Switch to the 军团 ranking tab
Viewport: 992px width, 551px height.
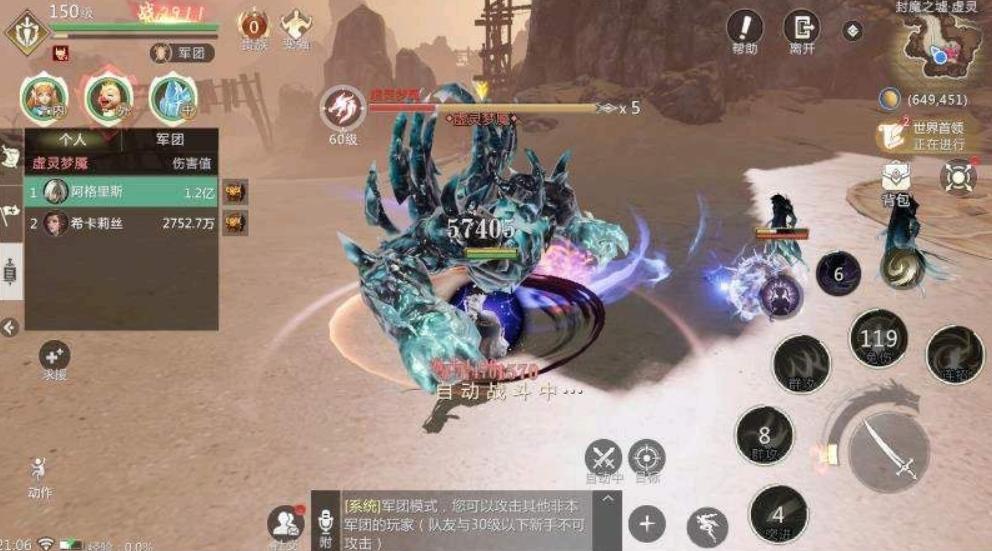pyautogui.click(x=170, y=140)
